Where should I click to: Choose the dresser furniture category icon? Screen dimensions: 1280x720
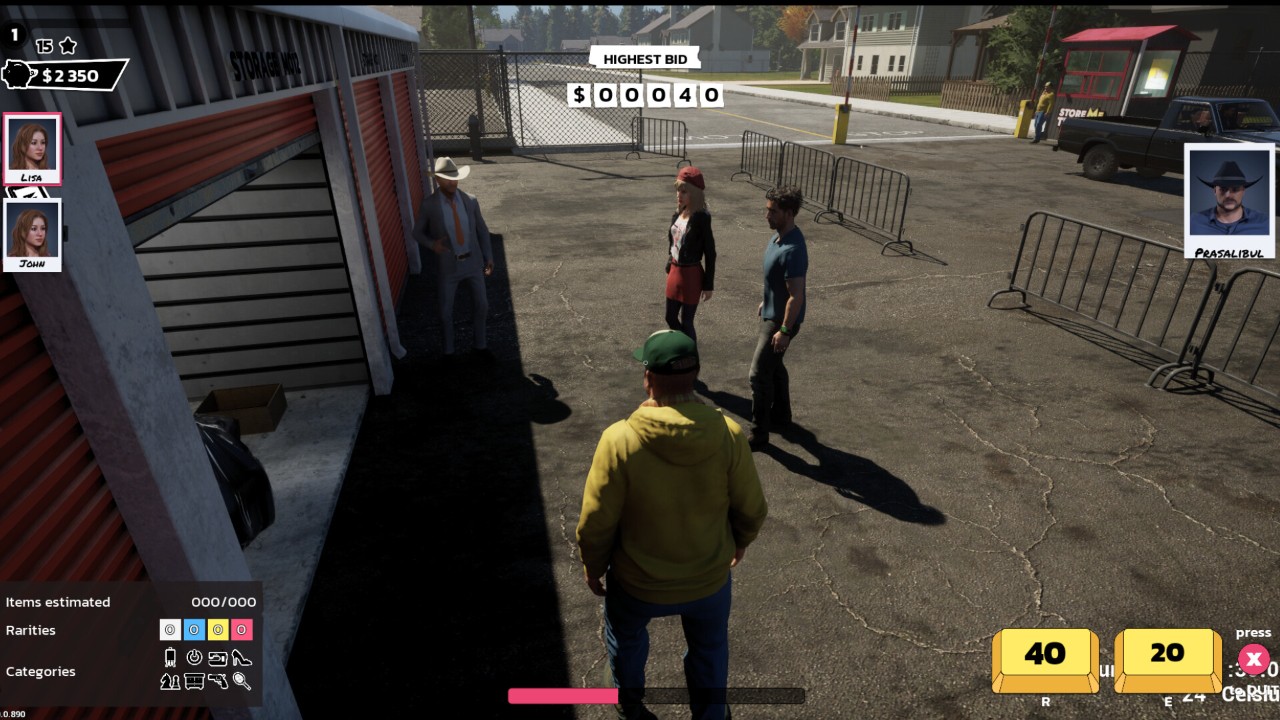(194, 681)
